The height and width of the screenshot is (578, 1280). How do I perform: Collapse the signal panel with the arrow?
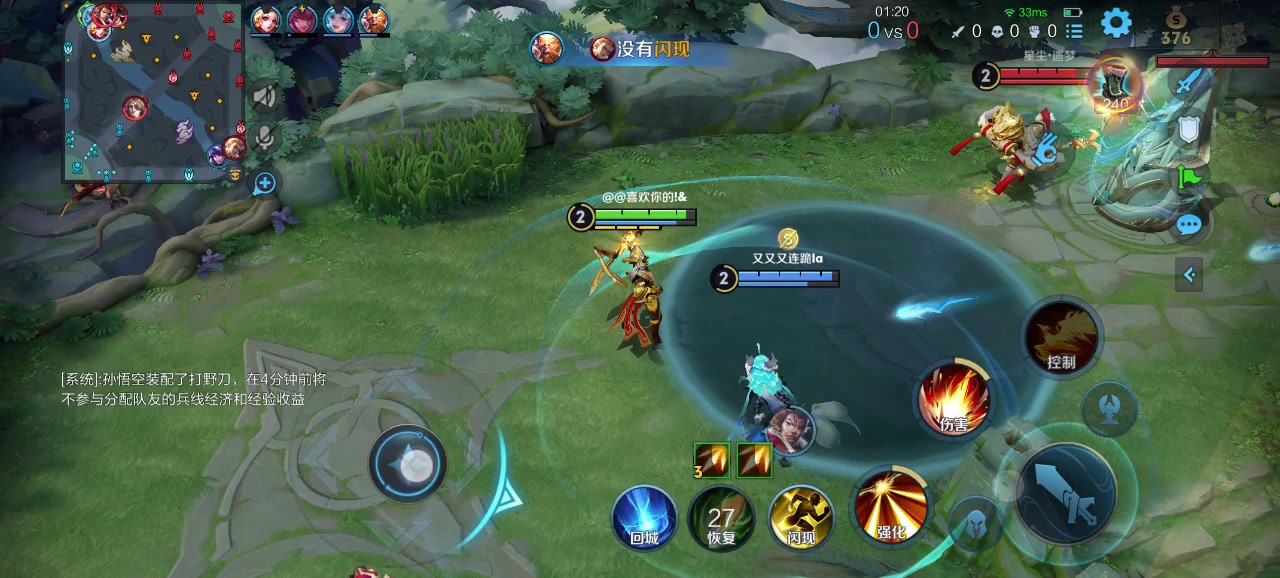1189,273
